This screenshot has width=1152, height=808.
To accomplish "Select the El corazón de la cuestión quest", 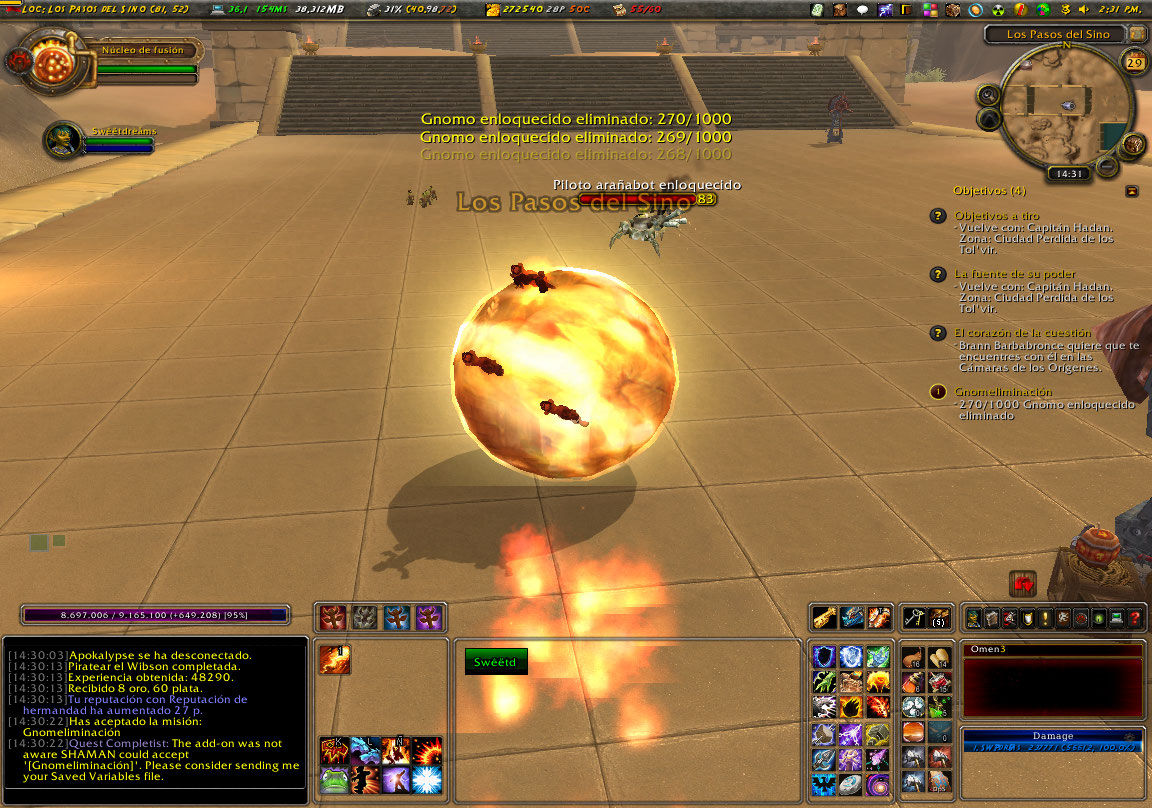I will [1022, 332].
